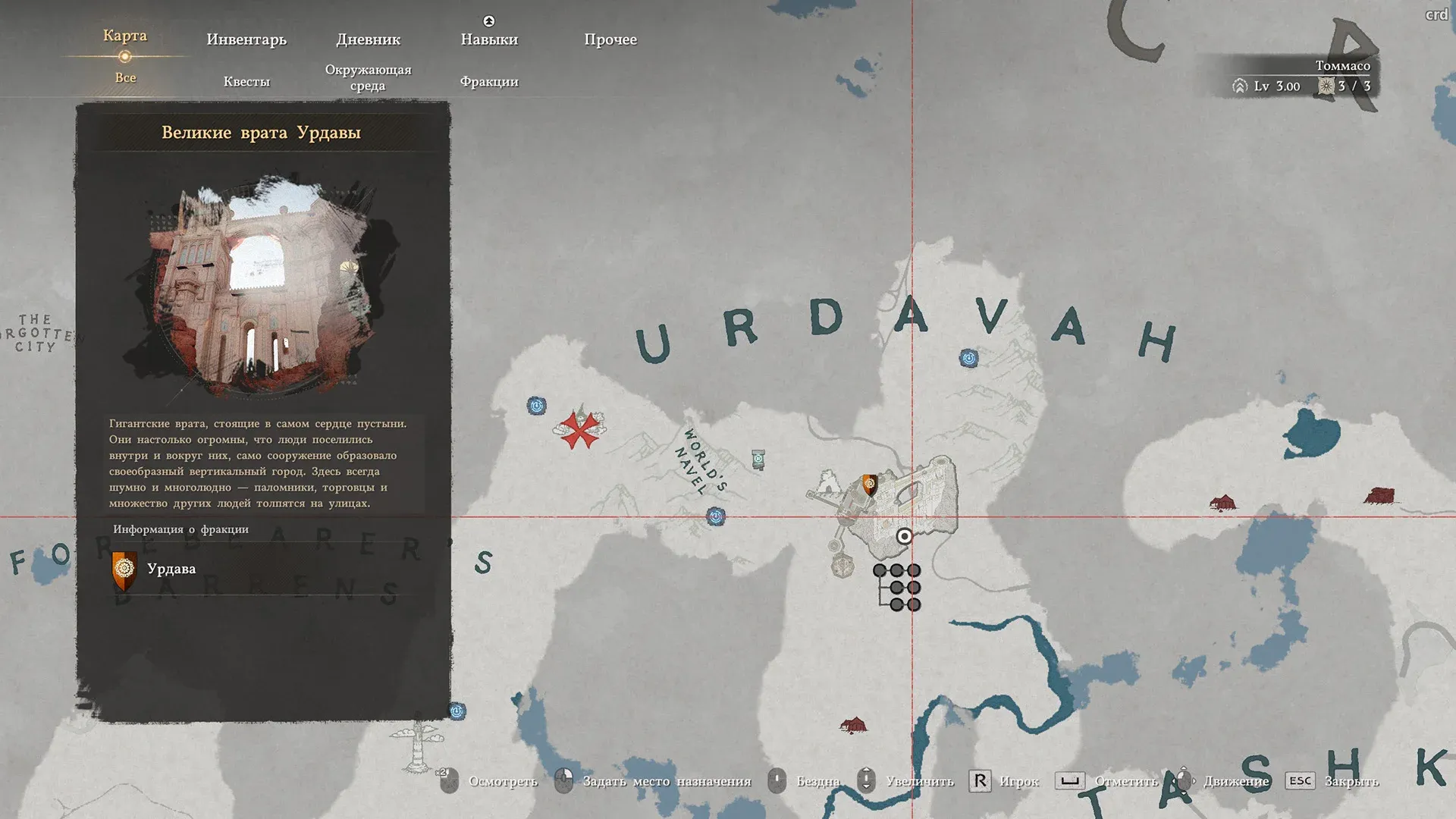Image resolution: width=1456 pixels, height=819 pixels.
Task: Select the red cross map marker
Action: coord(580,429)
